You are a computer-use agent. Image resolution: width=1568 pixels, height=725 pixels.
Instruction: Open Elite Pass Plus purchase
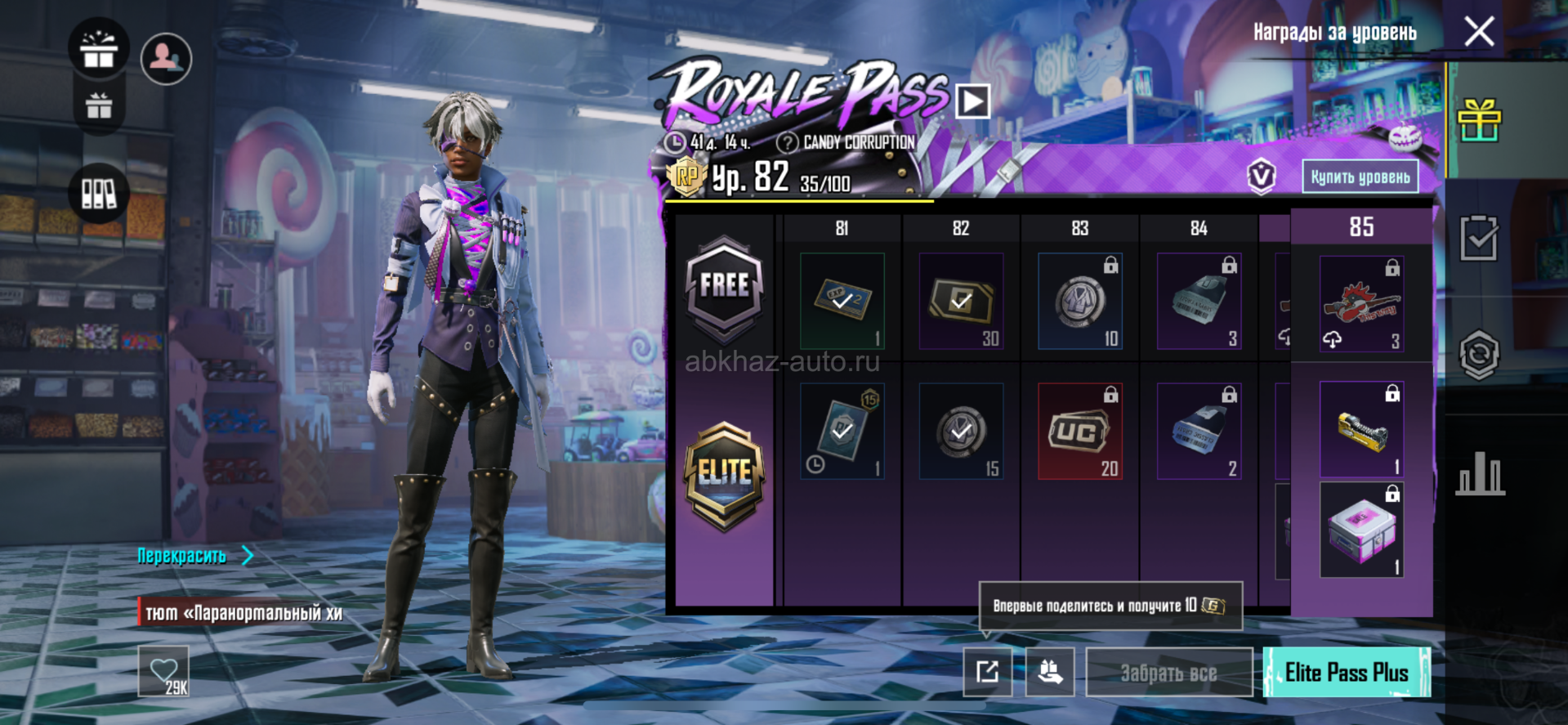point(1347,673)
